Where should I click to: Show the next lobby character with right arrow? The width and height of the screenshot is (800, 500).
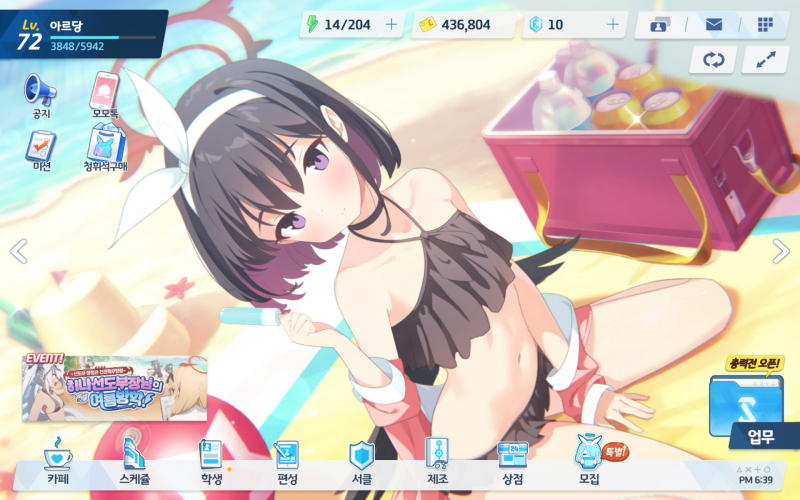[x=781, y=251]
